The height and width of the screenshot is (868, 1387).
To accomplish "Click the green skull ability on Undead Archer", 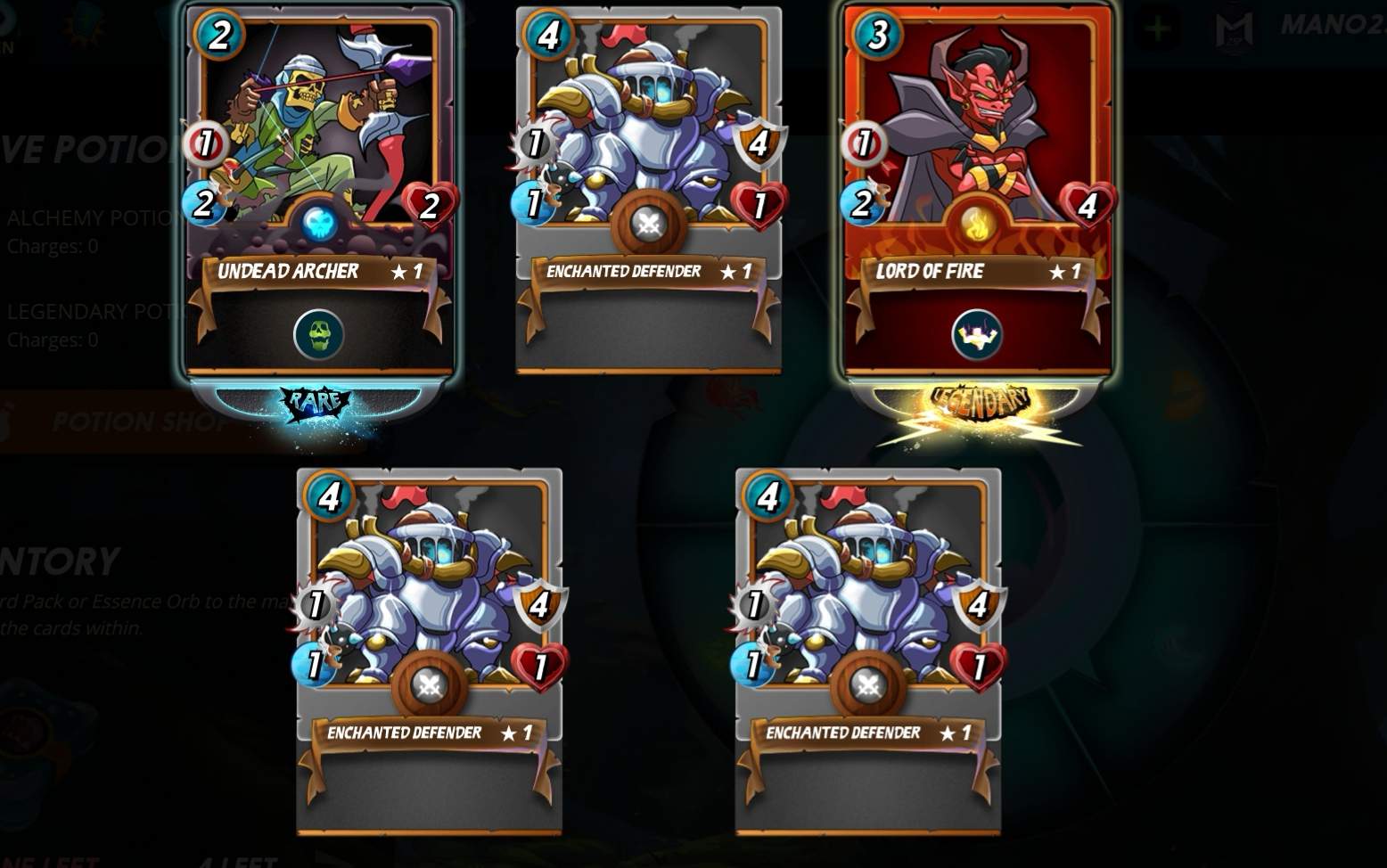I will tap(318, 334).
